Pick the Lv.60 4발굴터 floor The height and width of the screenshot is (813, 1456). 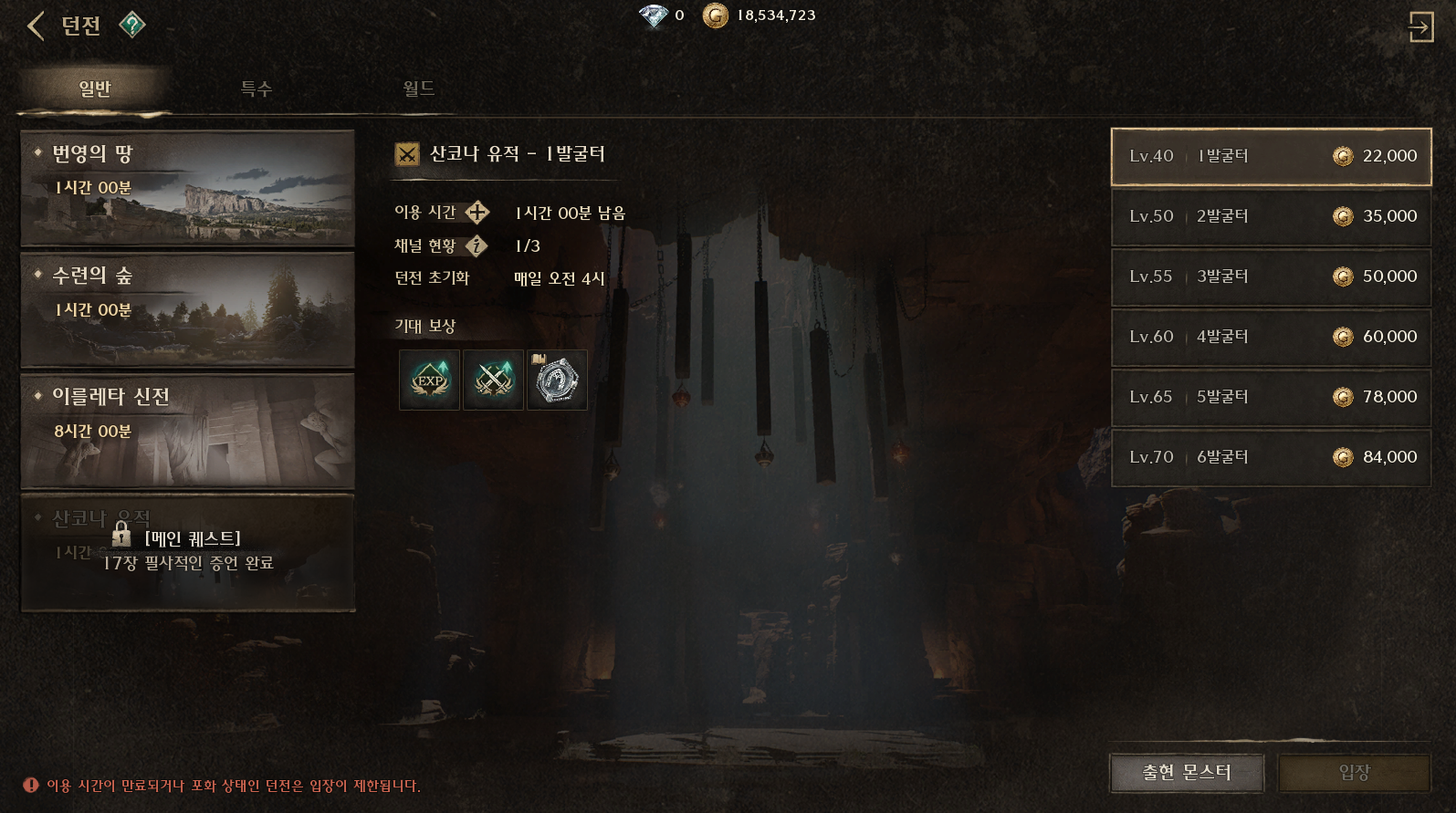1271,337
